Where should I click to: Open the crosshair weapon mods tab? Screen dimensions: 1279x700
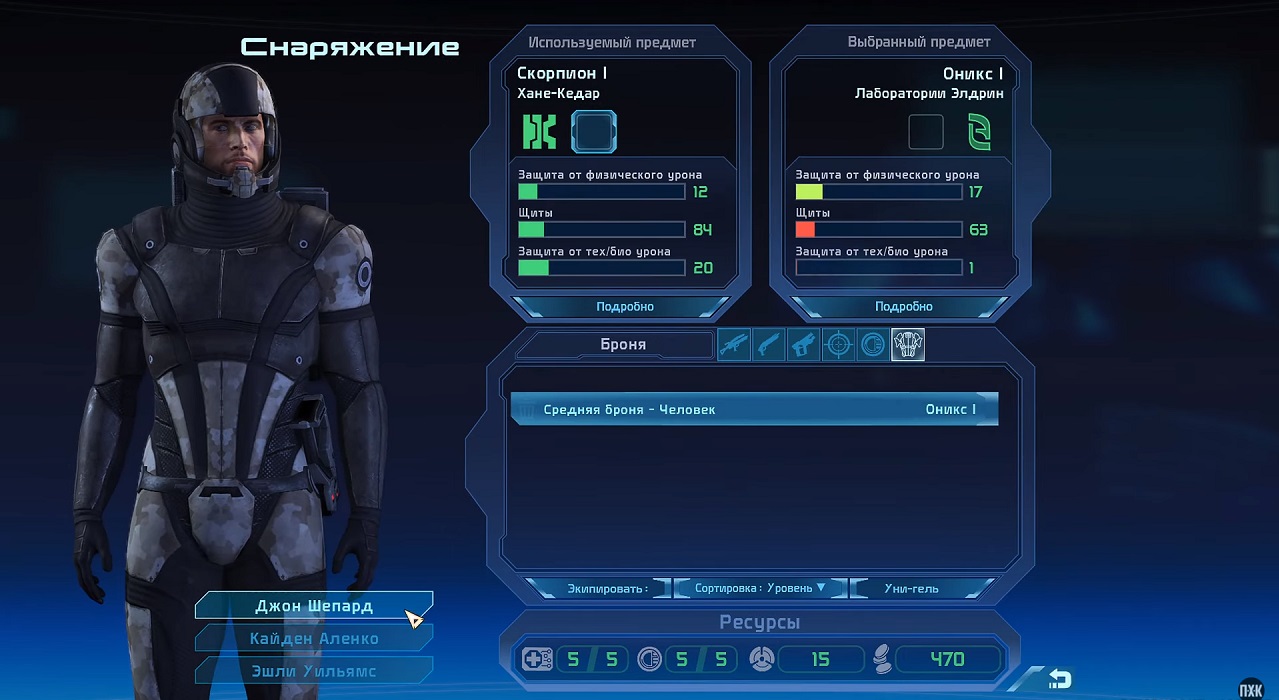838,345
